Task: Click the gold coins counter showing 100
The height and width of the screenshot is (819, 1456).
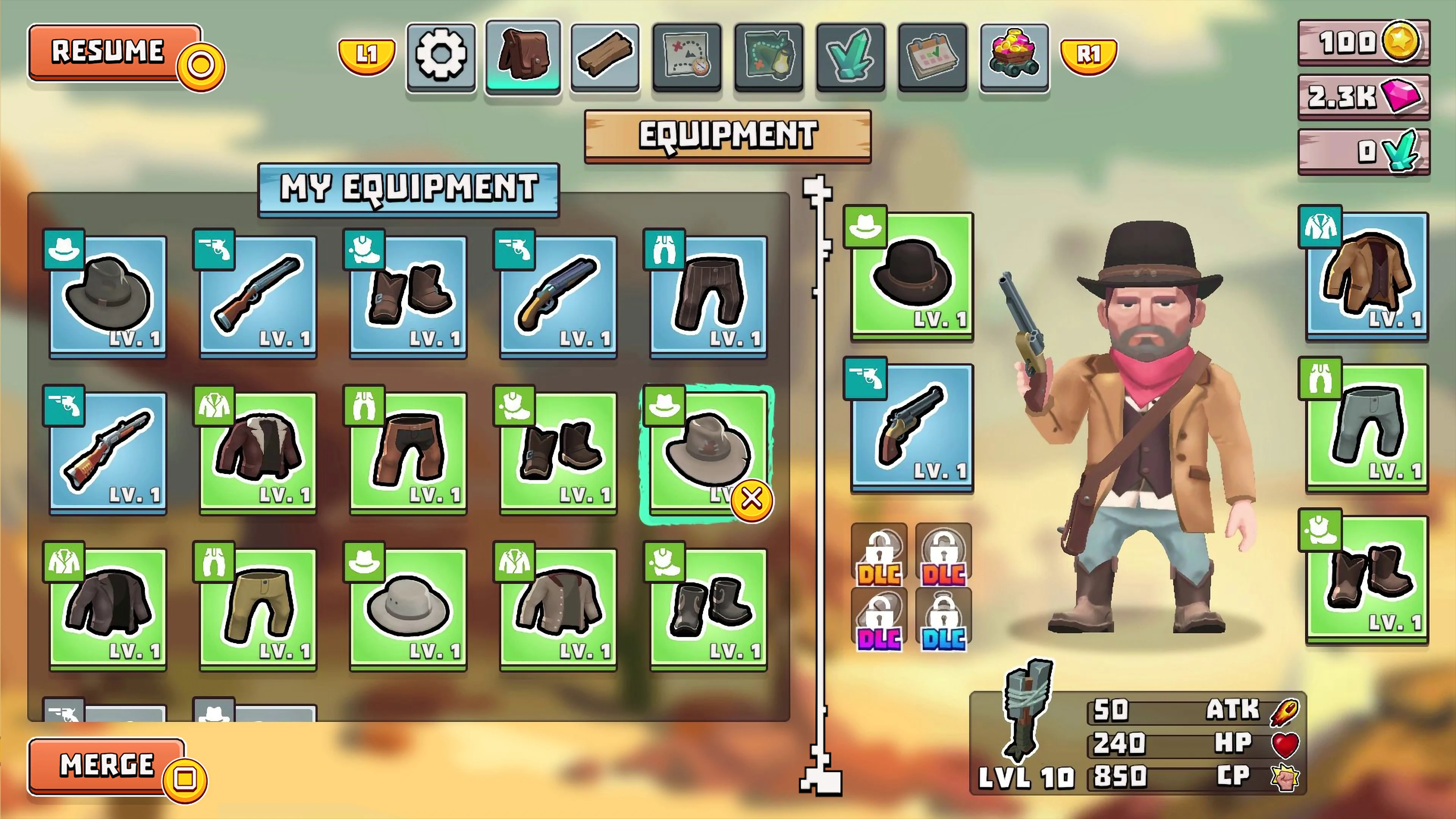Action: tap(1363, 44)
